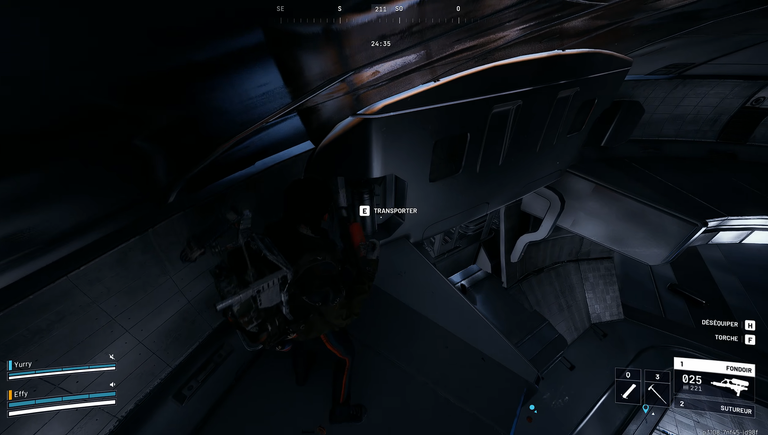Screen dimensions: 768x435
Task: Select the pickaxe tool slot
Action: [657, 388]
